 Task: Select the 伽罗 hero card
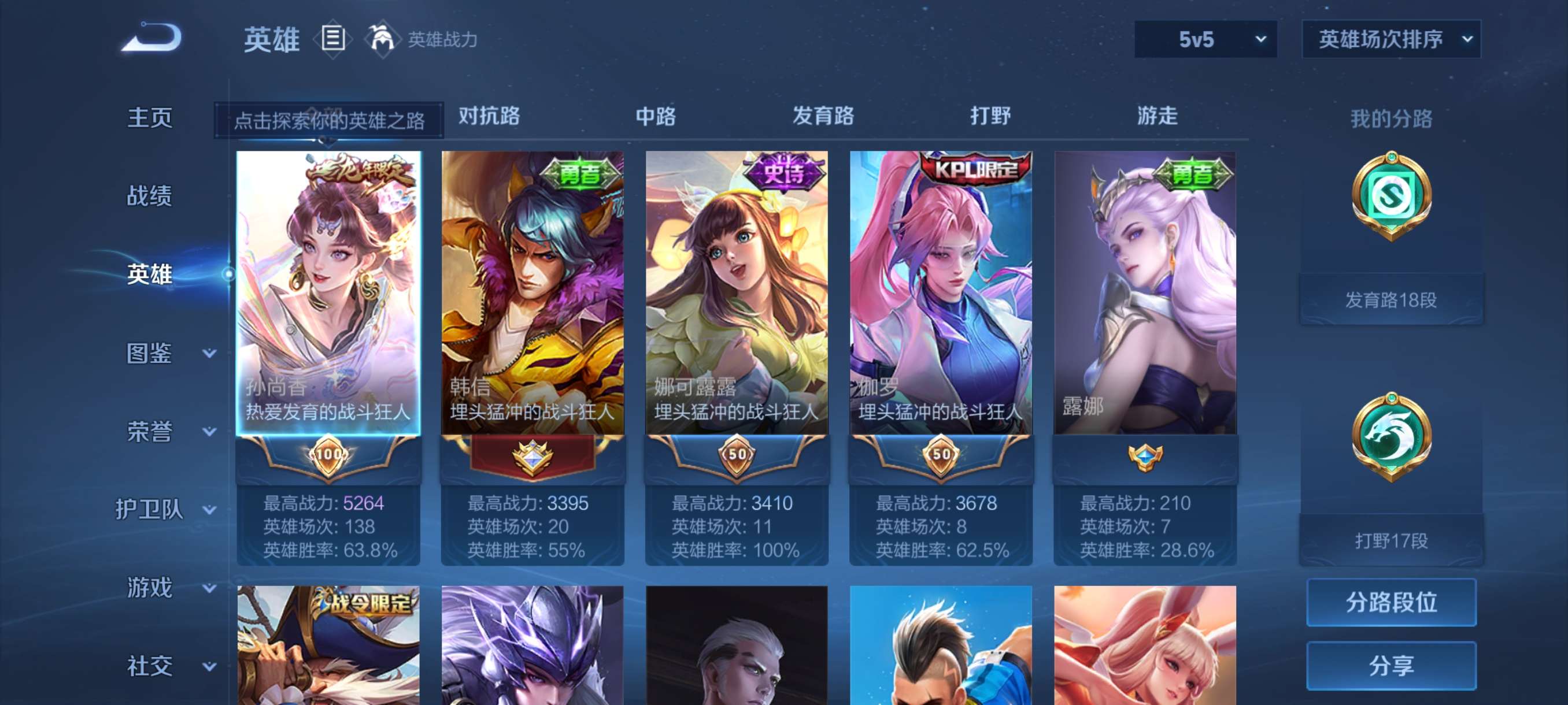941,292
